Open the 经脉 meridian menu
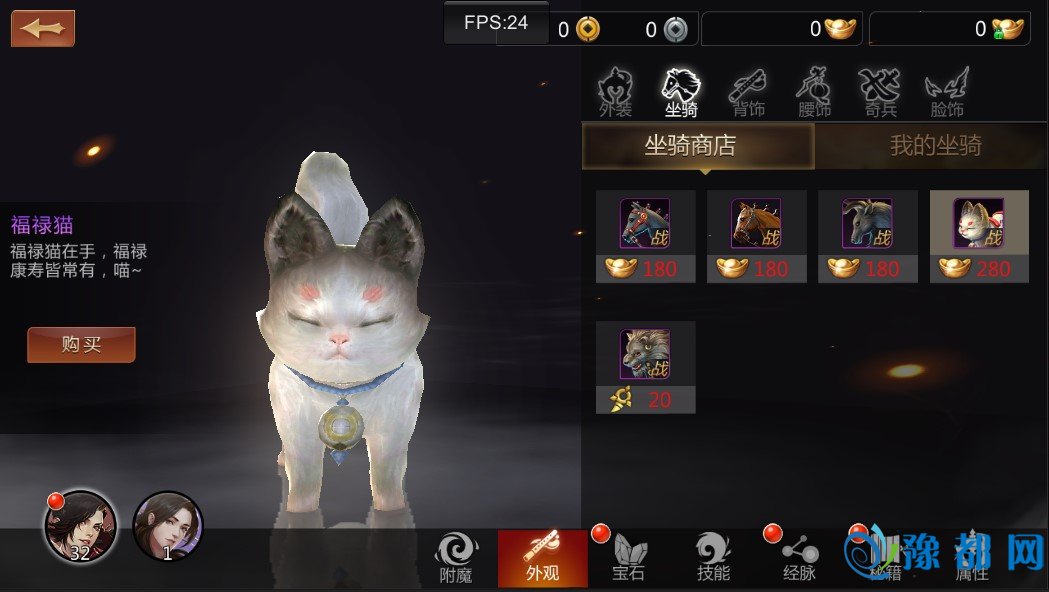 [x=799, y=558]
